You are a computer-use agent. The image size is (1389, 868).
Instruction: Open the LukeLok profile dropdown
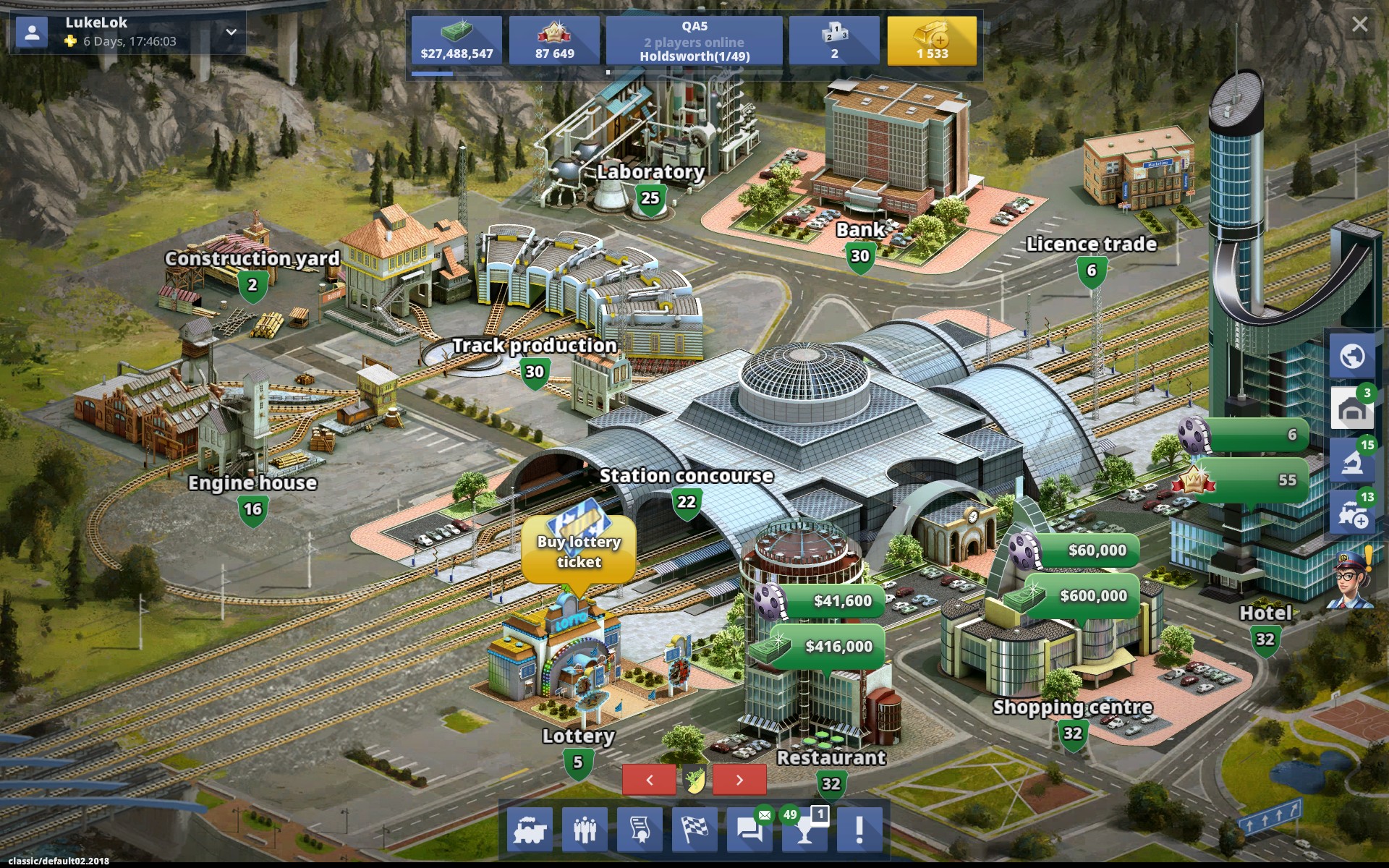pyautogui.click(x=231, y=32)
